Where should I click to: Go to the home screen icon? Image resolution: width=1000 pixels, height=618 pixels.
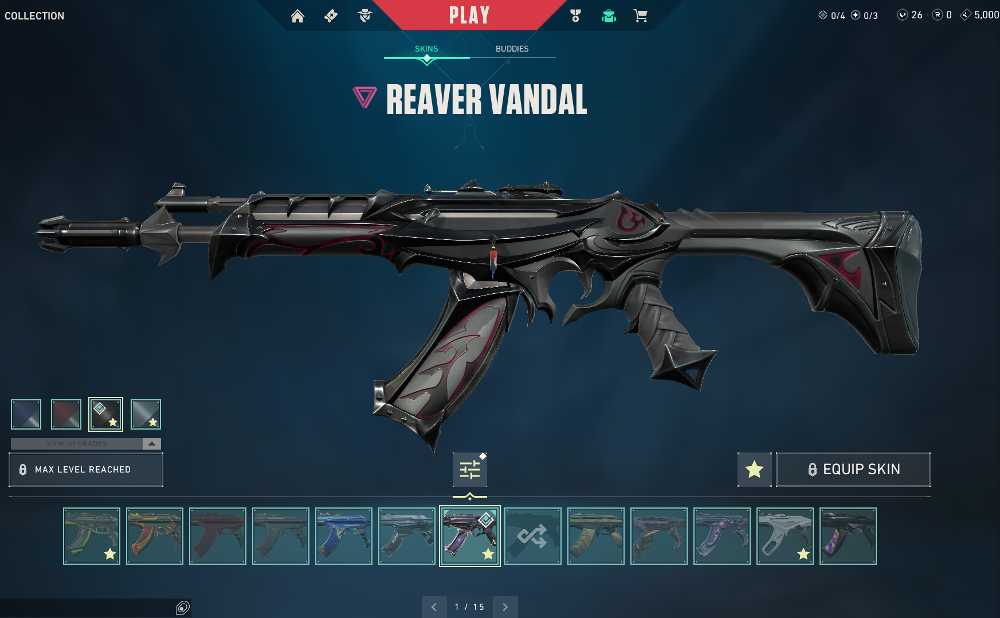click(x=297, y=16)
